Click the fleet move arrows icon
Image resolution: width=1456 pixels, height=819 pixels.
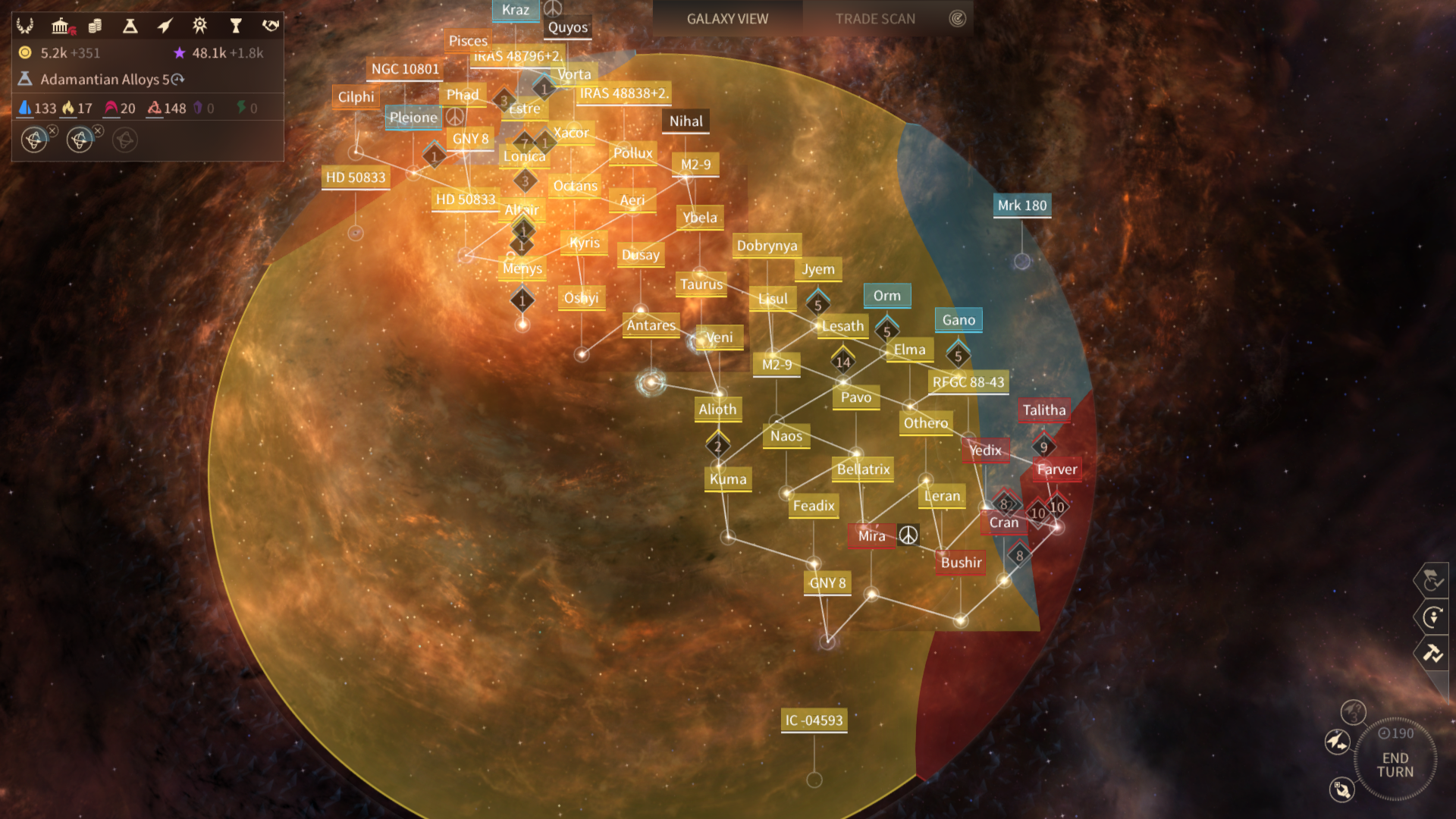click(1337, 741)
